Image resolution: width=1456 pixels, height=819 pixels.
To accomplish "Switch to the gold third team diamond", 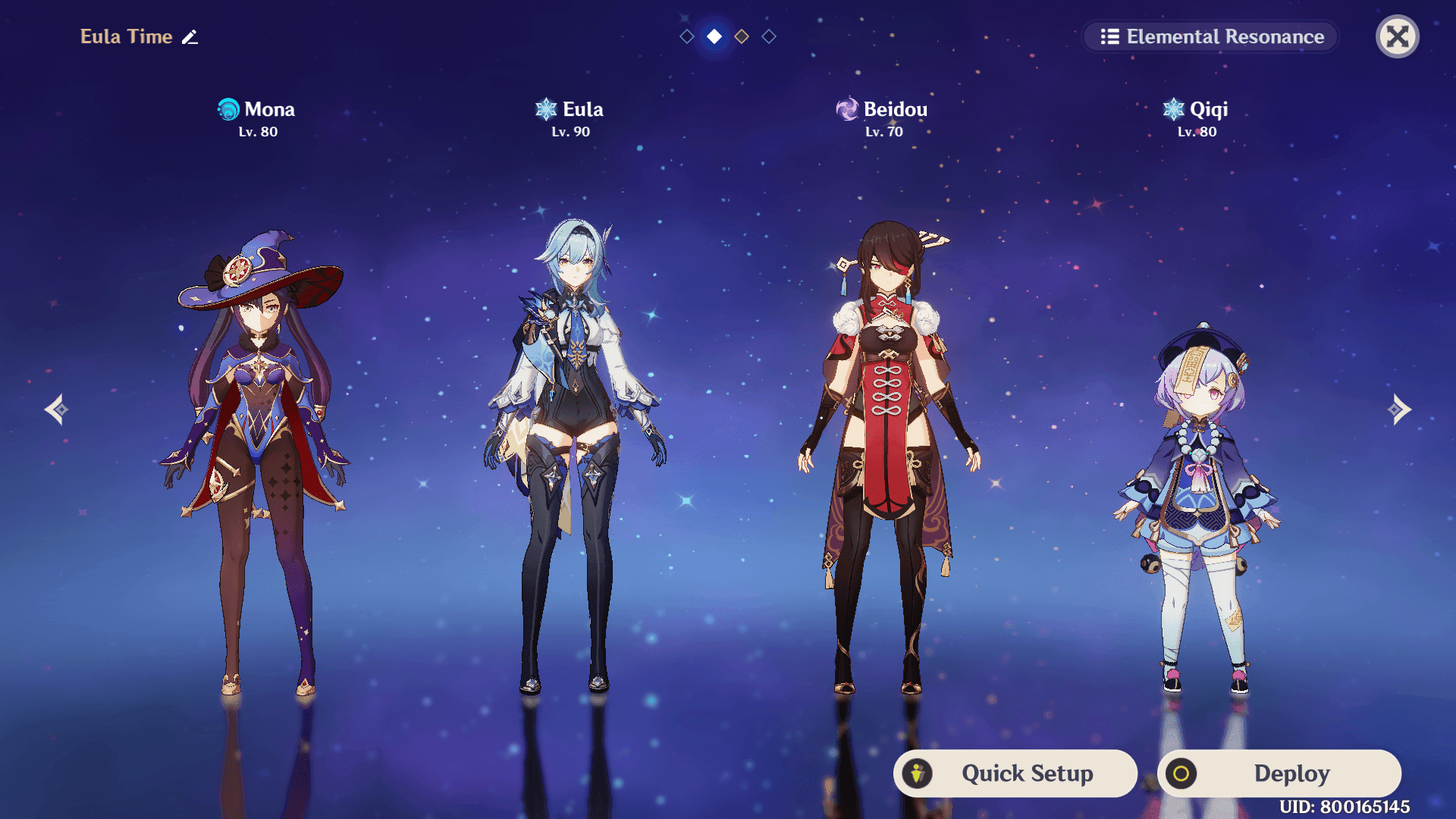I will pos(741,35).
